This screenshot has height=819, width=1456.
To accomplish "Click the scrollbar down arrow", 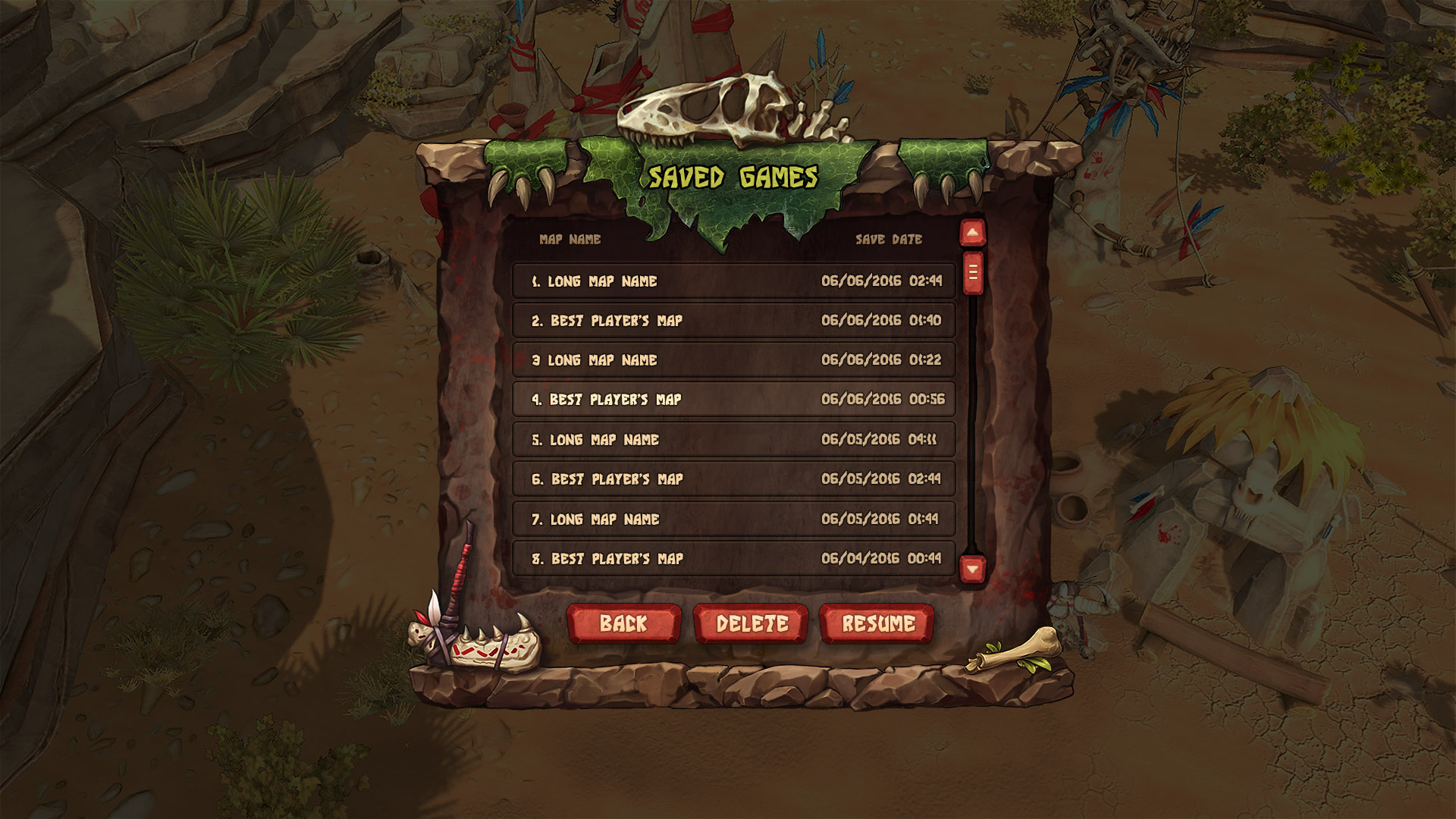I will [x=973, y=566].
